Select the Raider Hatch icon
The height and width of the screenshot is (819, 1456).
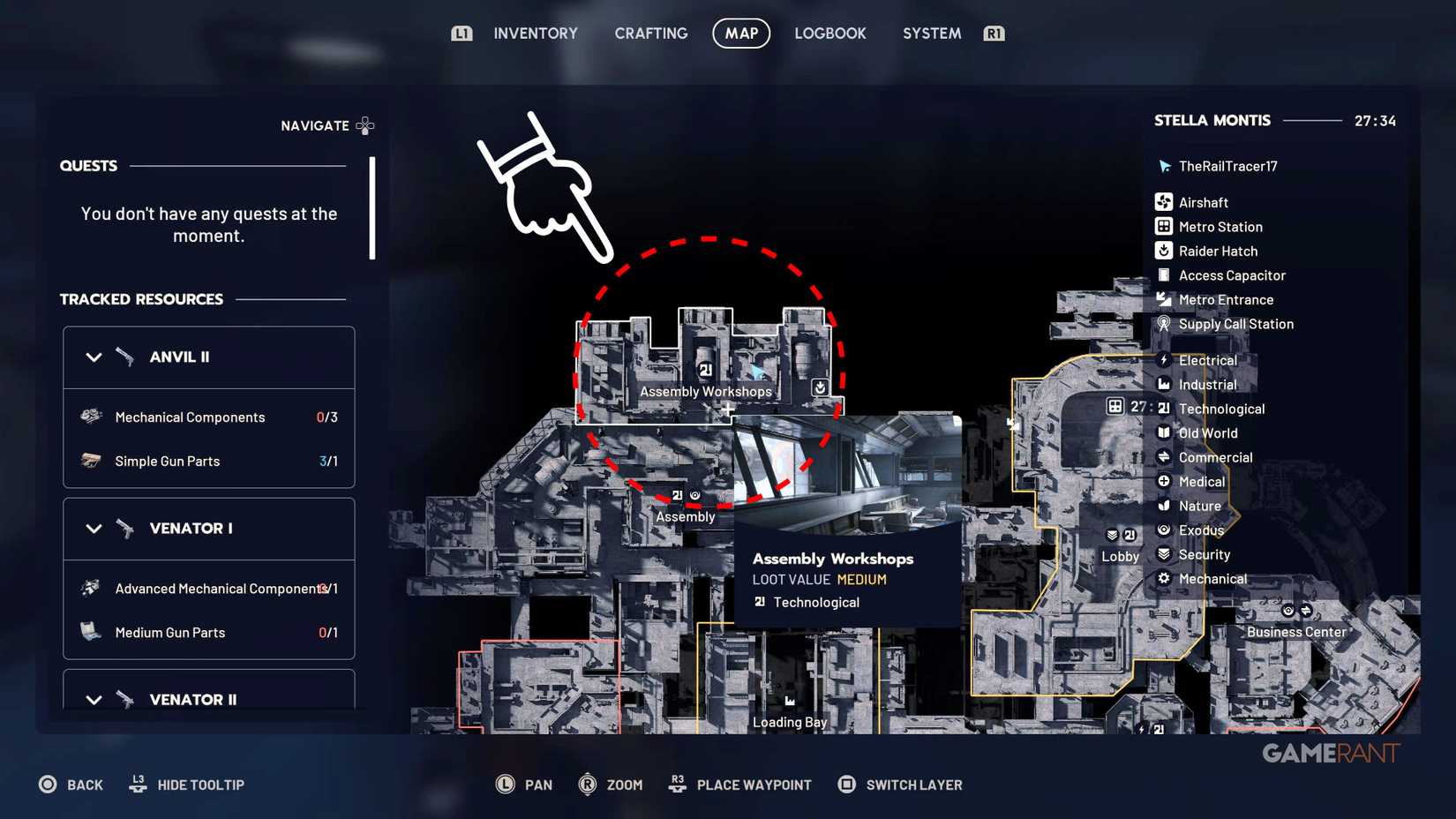pos(1164,251)
